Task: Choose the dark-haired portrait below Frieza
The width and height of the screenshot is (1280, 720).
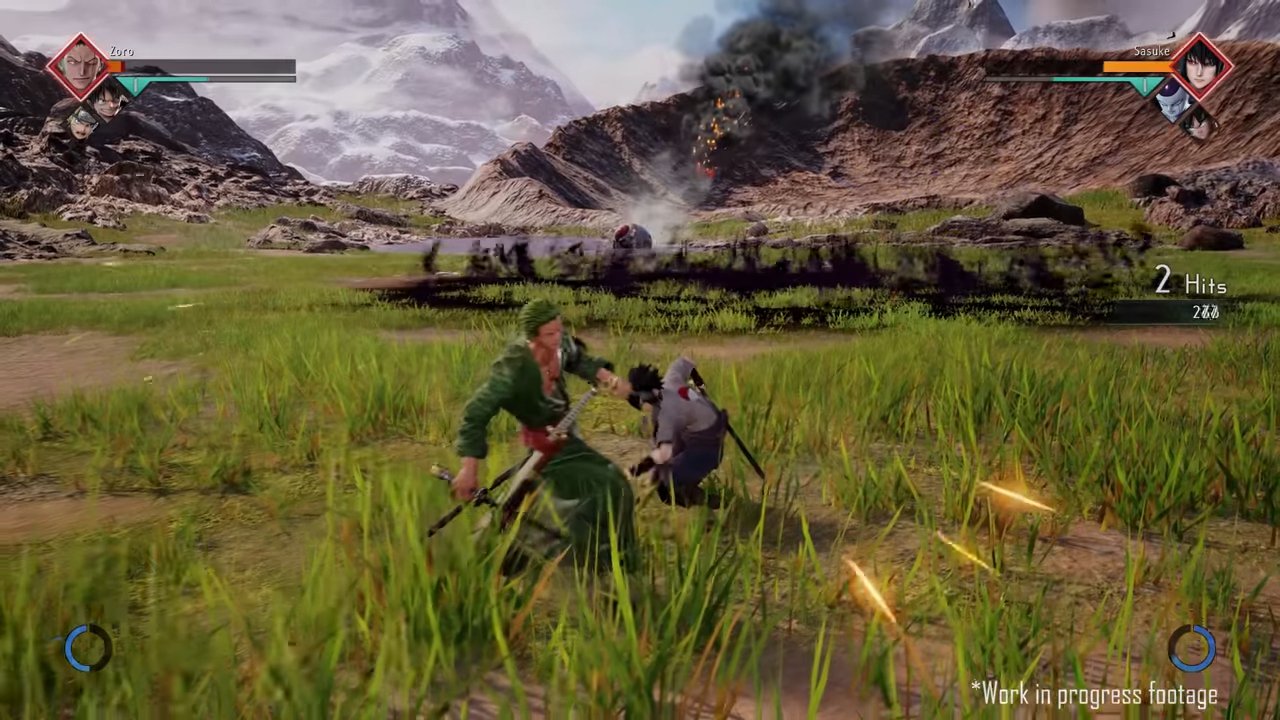Action: (1197, 122)
